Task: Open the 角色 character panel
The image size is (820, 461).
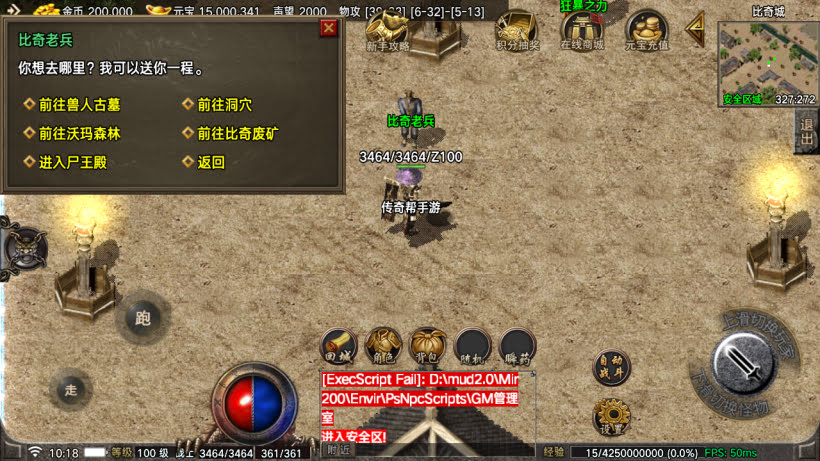Action: (383, 346)
